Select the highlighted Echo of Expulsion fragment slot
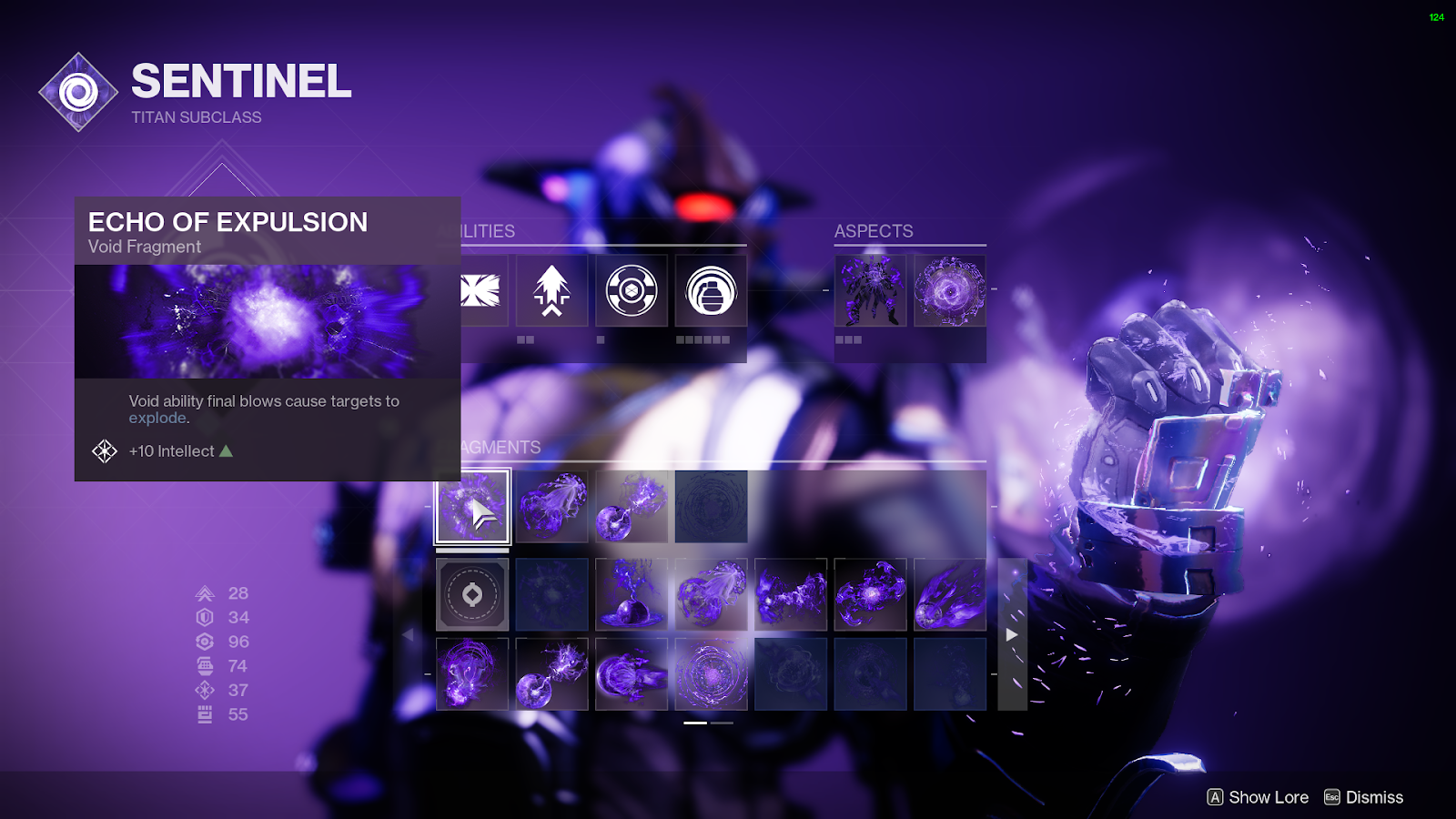Screen dimensions: 1456x819 pos(472,507)
